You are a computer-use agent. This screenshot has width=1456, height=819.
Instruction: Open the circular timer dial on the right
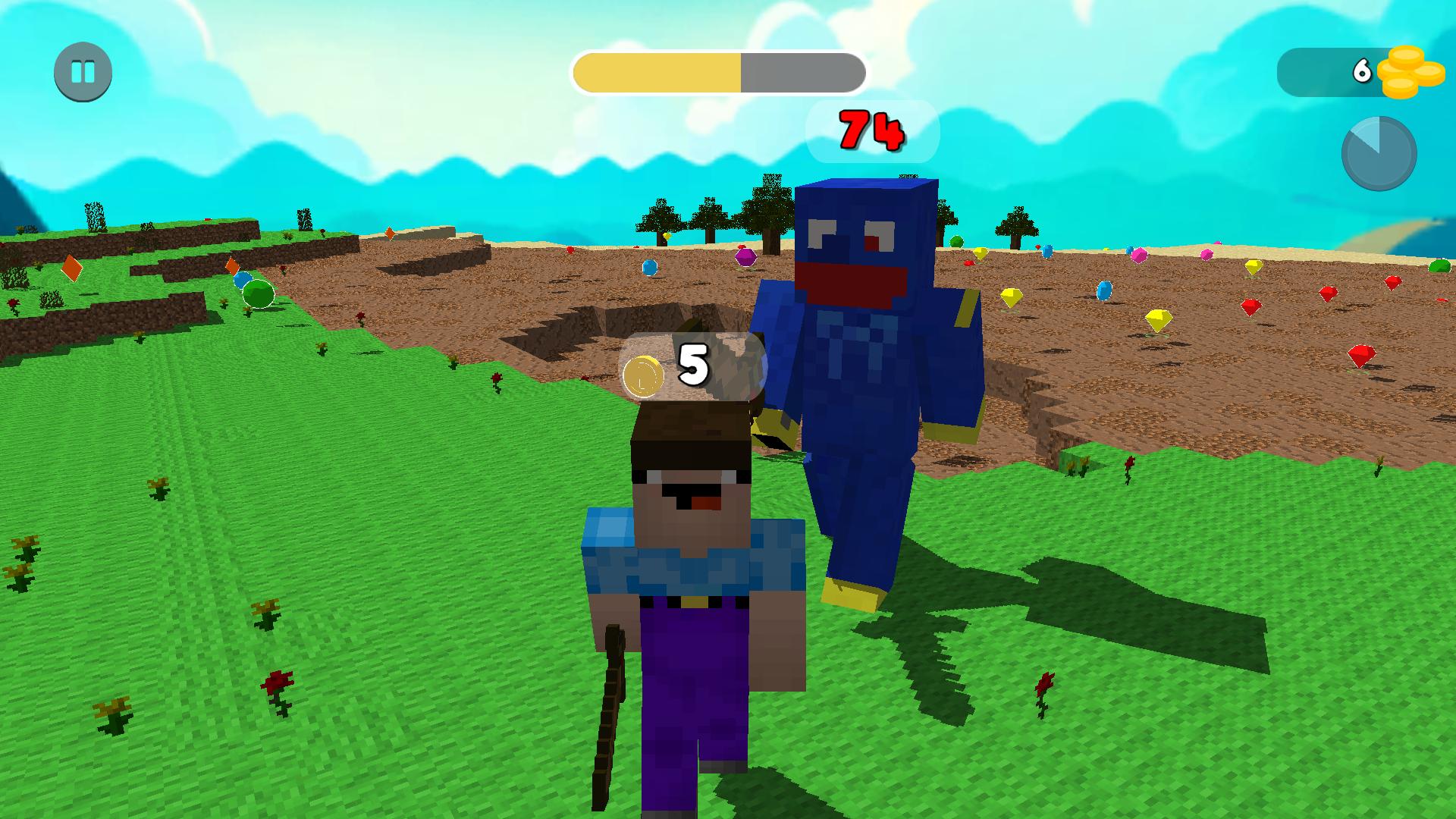[1379, 153]
